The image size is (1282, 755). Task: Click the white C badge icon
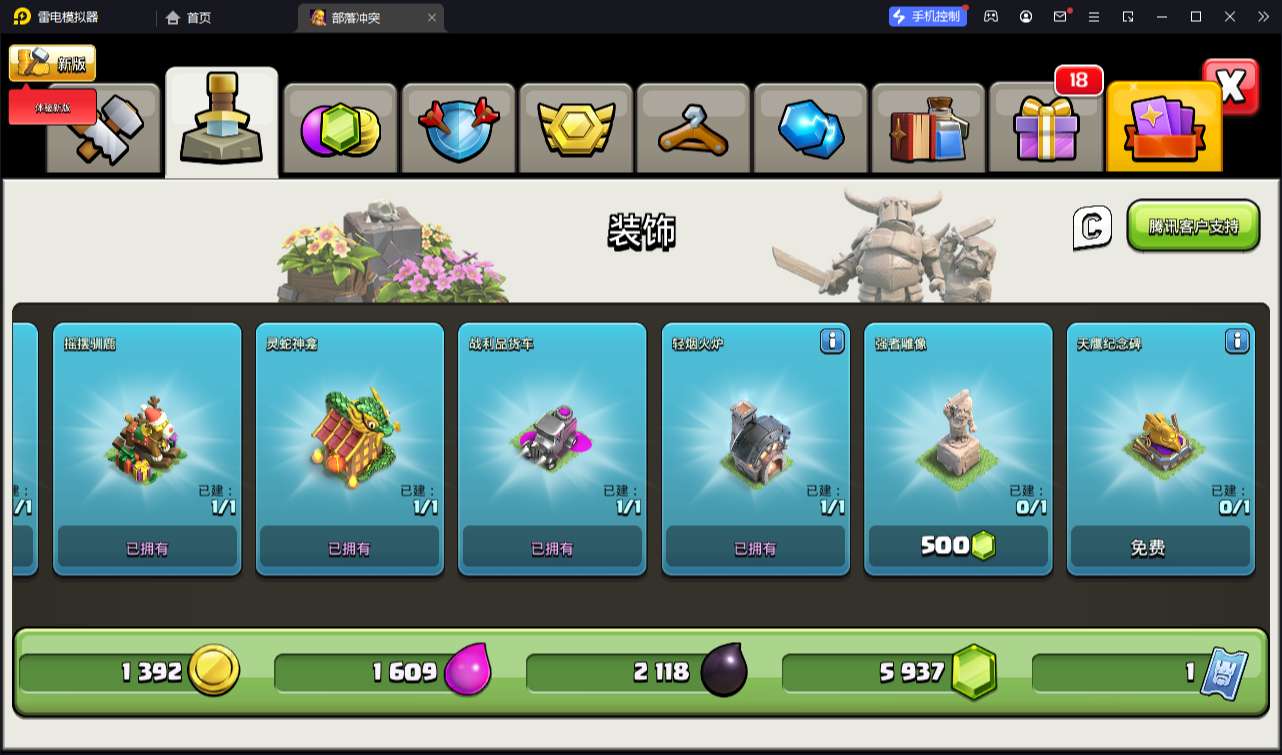pyautogui.click(x=1092, y=227)
